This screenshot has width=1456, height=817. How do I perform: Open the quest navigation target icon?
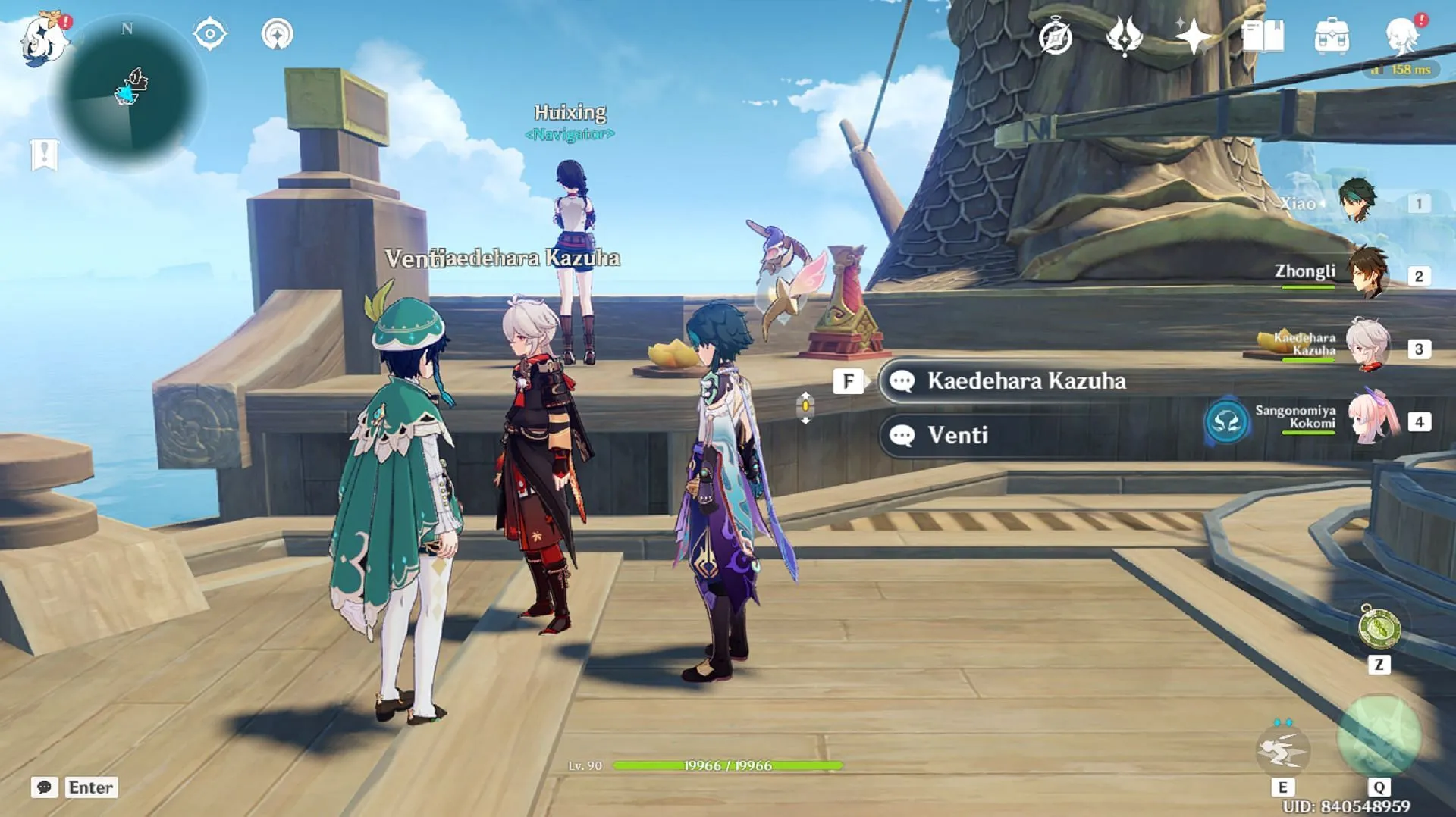pyautogui.click(x=209, y=34)
